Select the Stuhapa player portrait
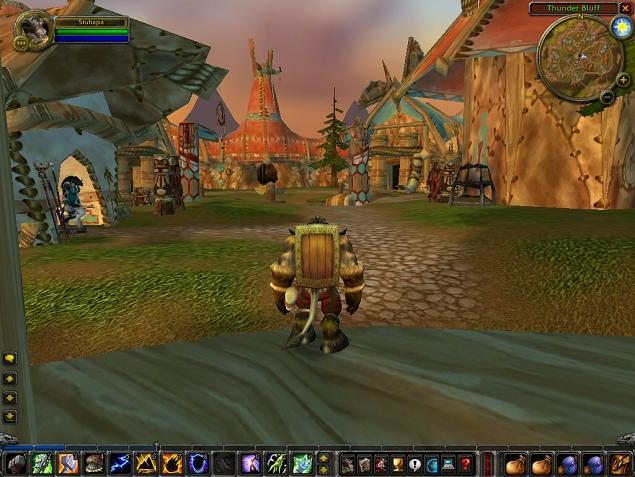Viewport: 635px width, 477px height. [x=31, y=29]
